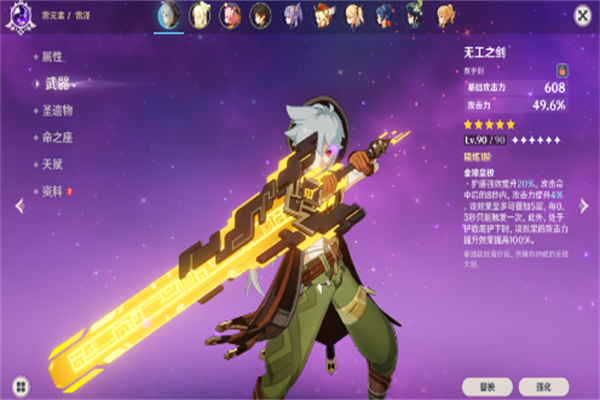Switch to the previous character with left arrow
The width and height of the screenshot is (600, 400).
pyautogui.click(x=18, y=205)
